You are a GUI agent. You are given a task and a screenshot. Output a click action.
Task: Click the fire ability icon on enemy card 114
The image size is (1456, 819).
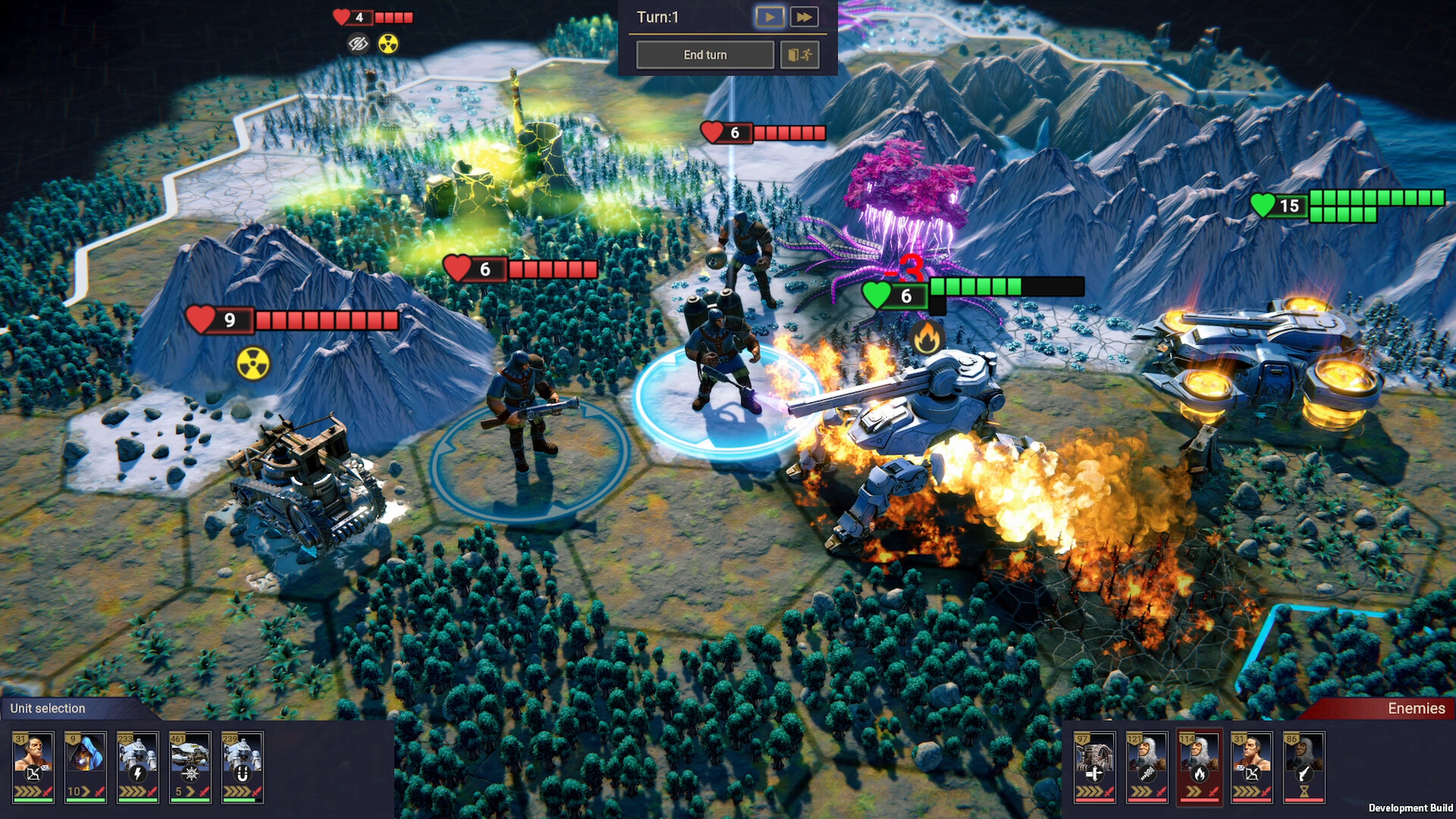[x=1199, y=774]
